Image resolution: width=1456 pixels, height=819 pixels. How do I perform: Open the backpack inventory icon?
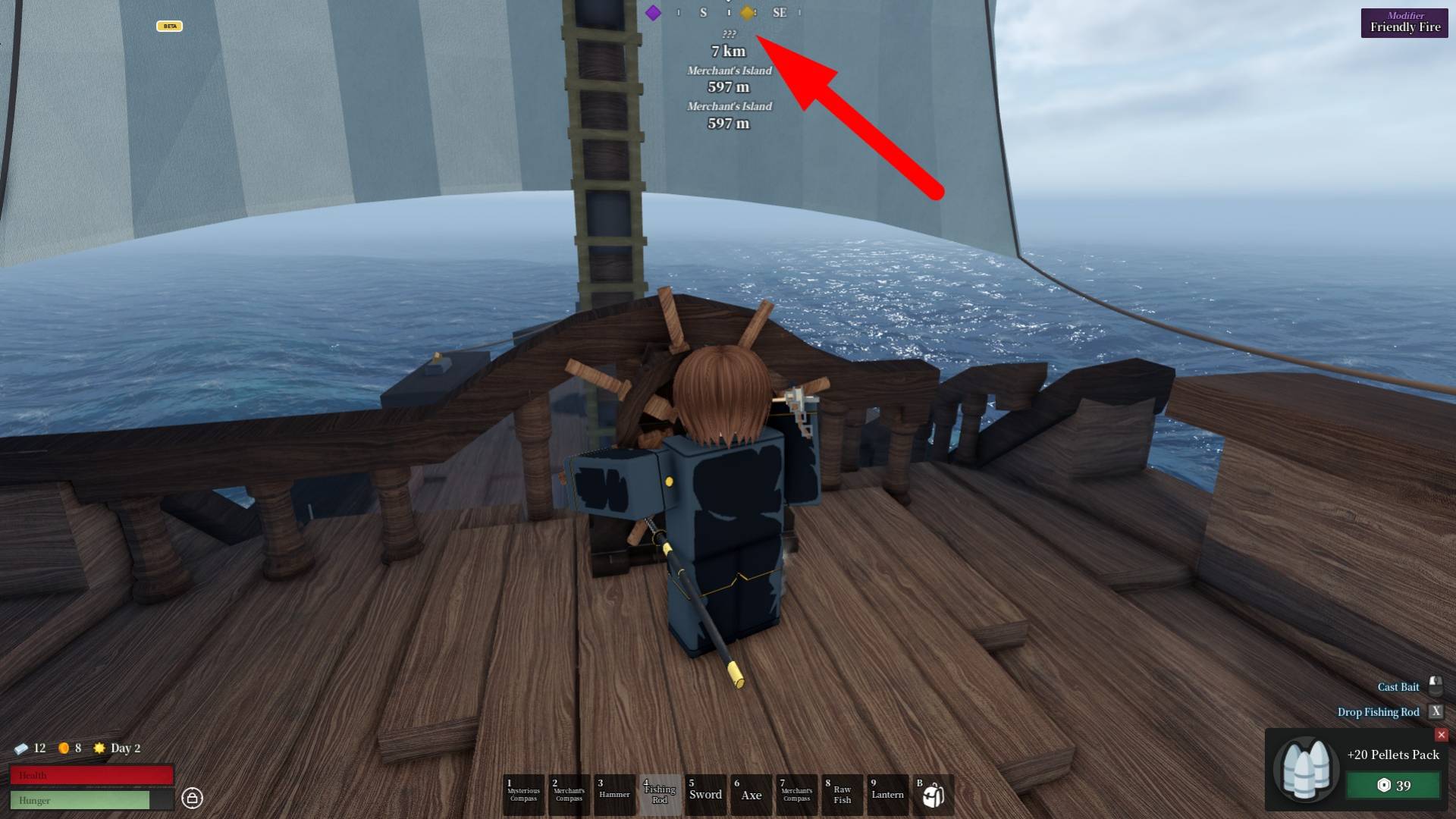pyautogui.click(x=934, y=794)
